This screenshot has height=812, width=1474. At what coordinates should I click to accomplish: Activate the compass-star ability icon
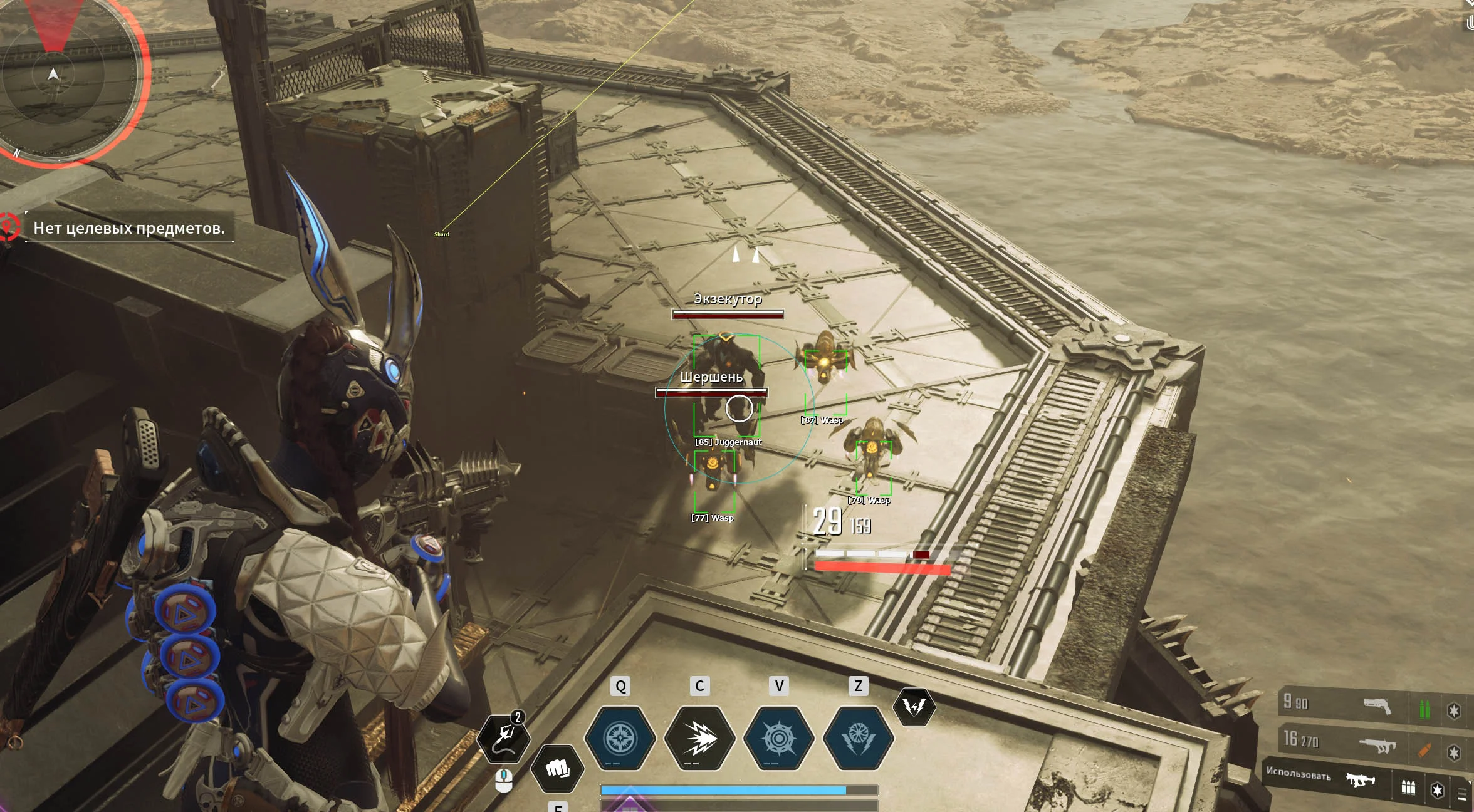(620, 738)
